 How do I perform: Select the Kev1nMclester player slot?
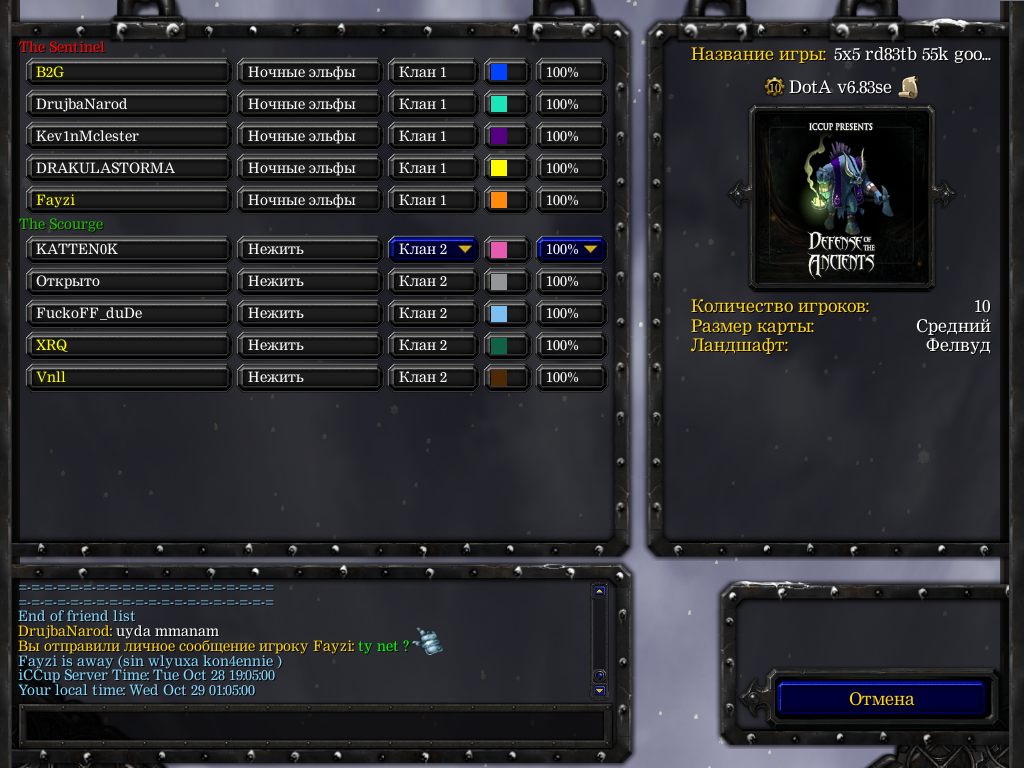point(128,136)
